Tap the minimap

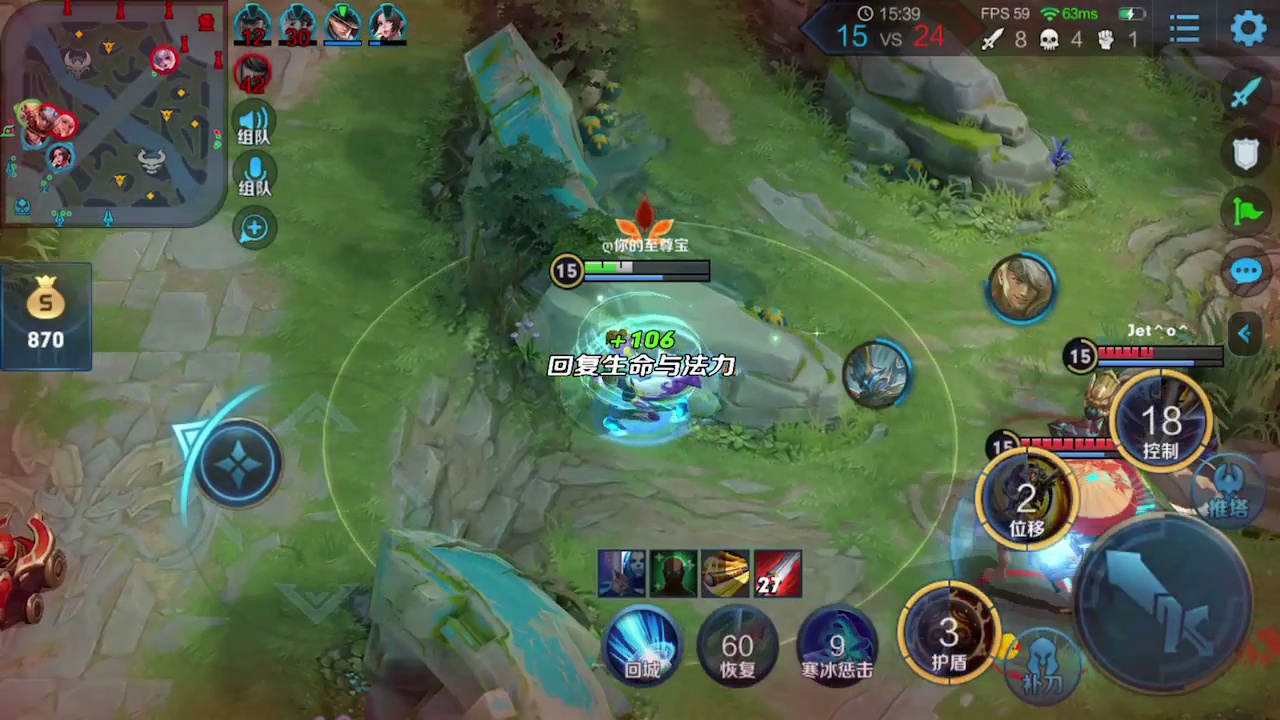(112, 112)
